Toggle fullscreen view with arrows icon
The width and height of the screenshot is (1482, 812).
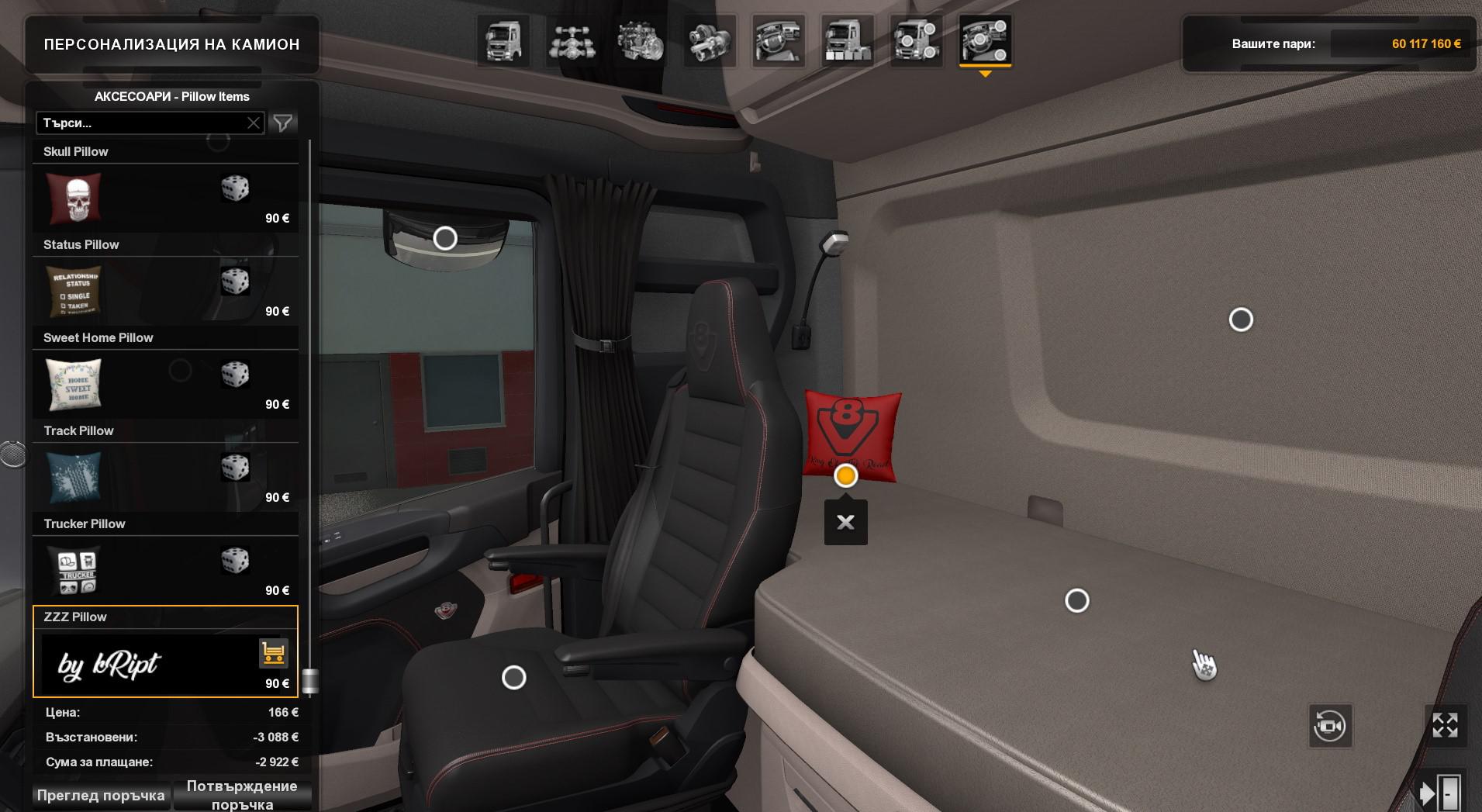1445,726
